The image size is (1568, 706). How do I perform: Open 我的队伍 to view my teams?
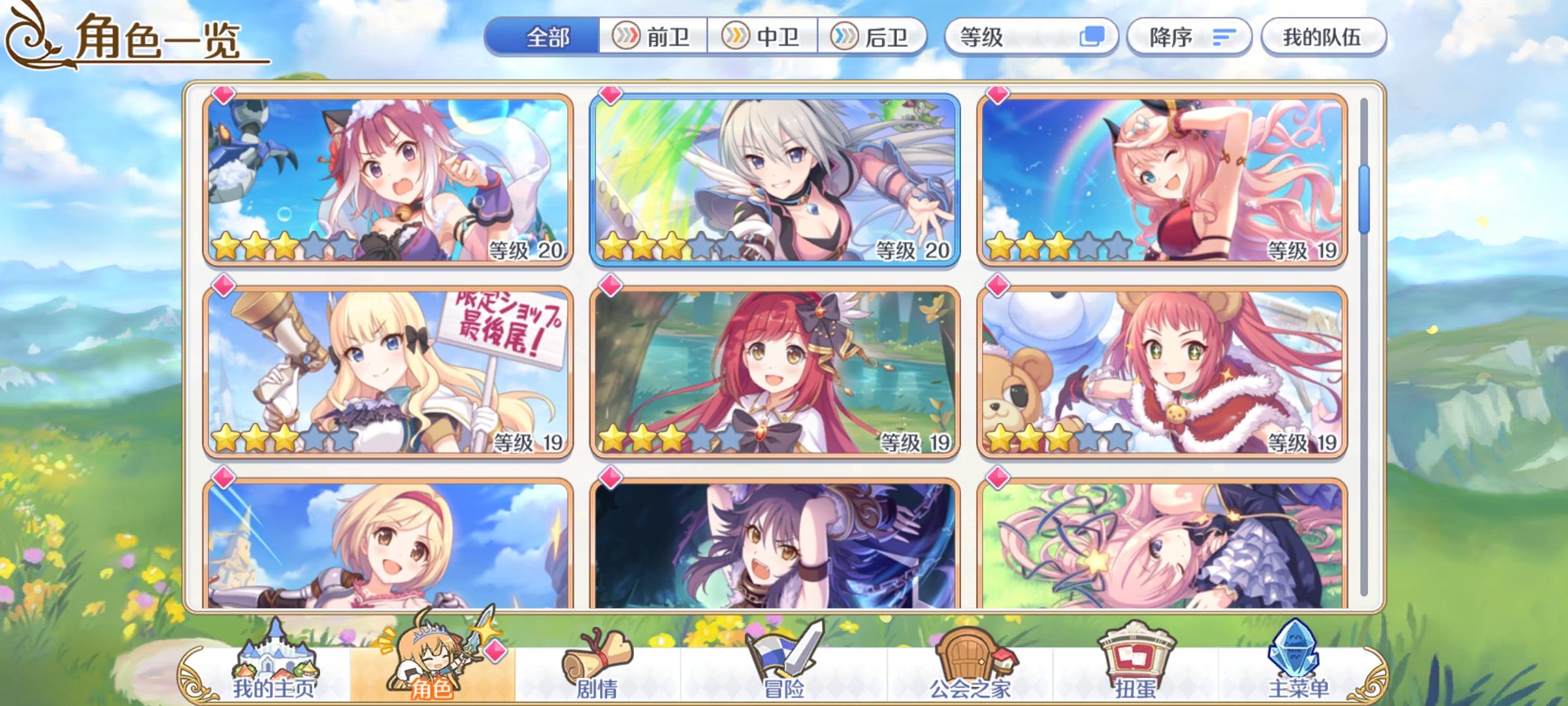point(1322,37)
